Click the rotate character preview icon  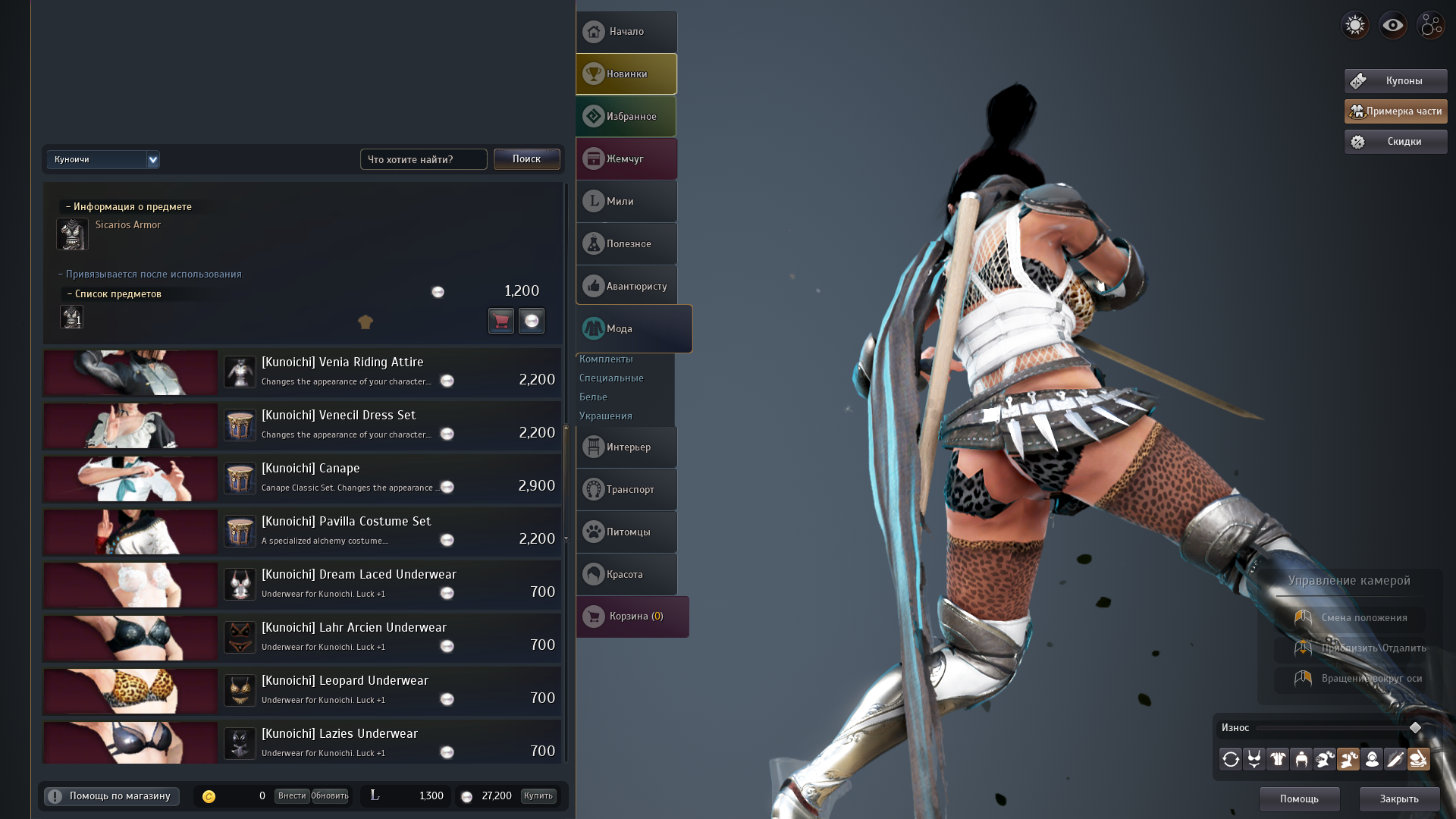[x=1231, y=759]
